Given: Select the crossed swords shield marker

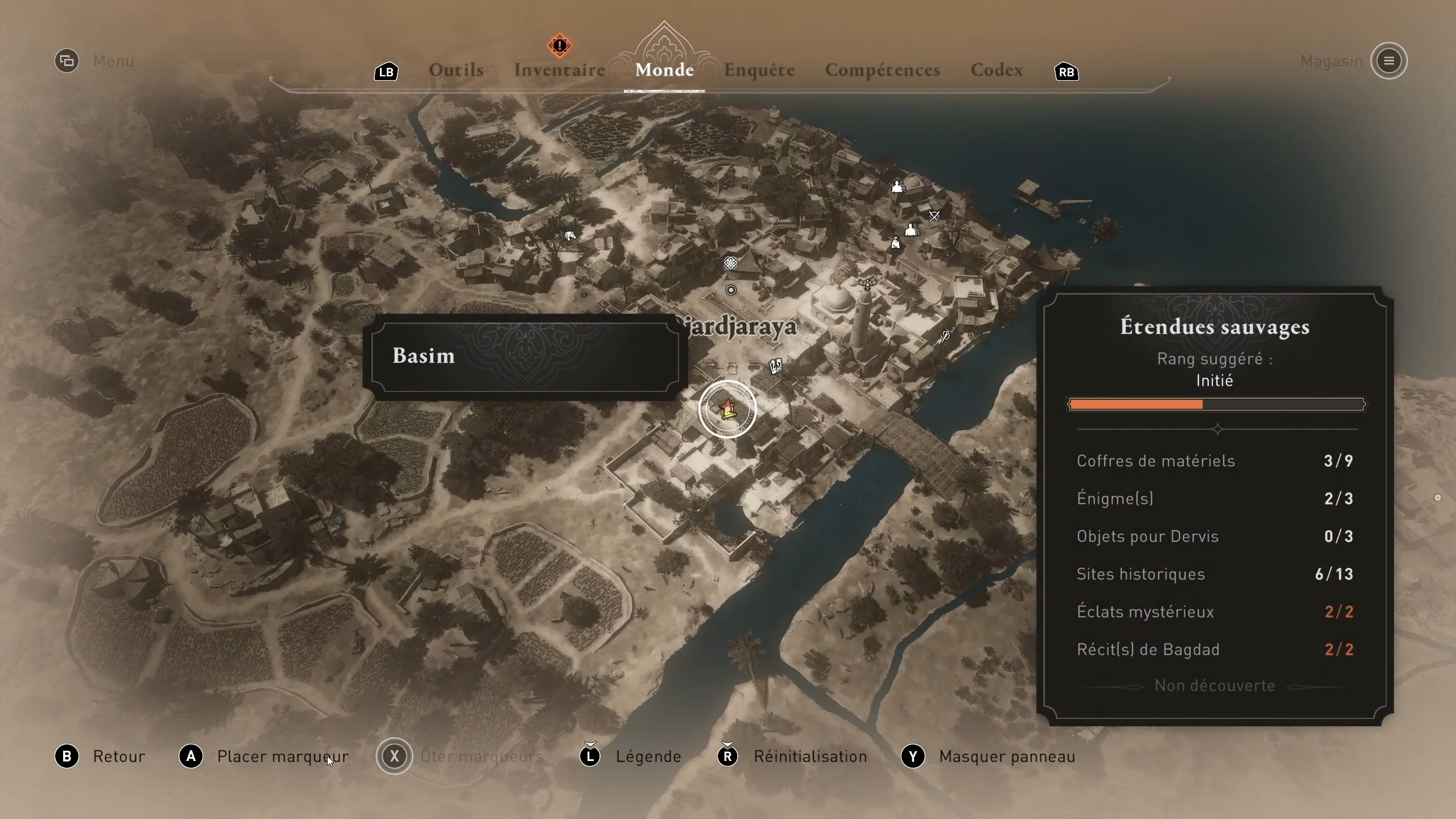Looking at the screenshot, I should (x=934, y=216).
